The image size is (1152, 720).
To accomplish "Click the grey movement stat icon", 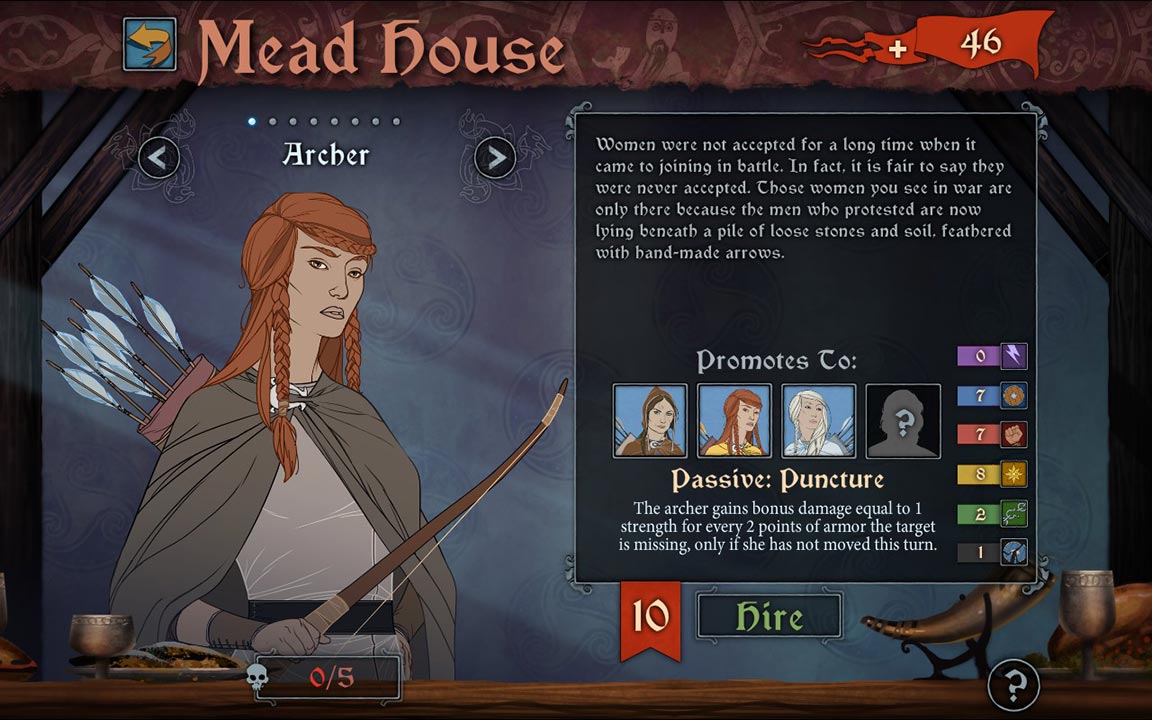I will point(1014,552).
